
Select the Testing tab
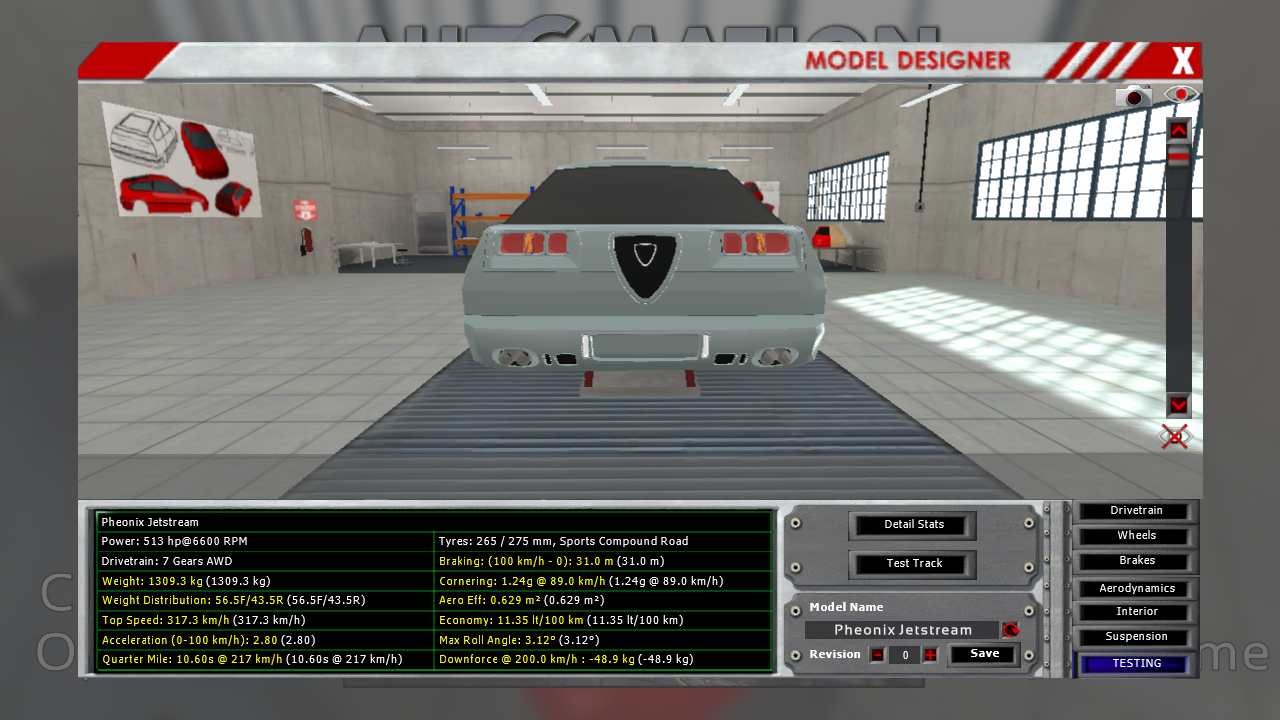tap(1136, 664)
